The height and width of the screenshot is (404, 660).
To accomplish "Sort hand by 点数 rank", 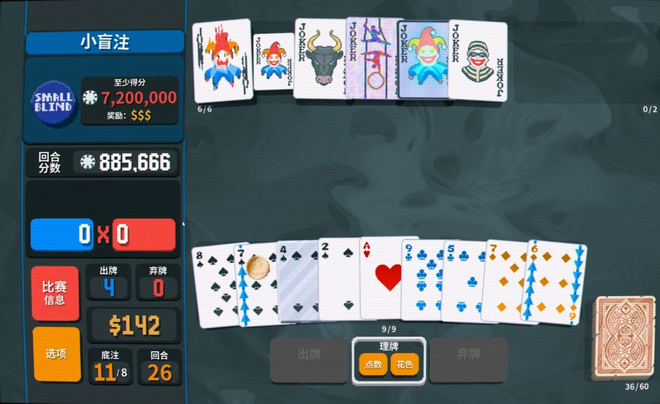I will [373, 366].
